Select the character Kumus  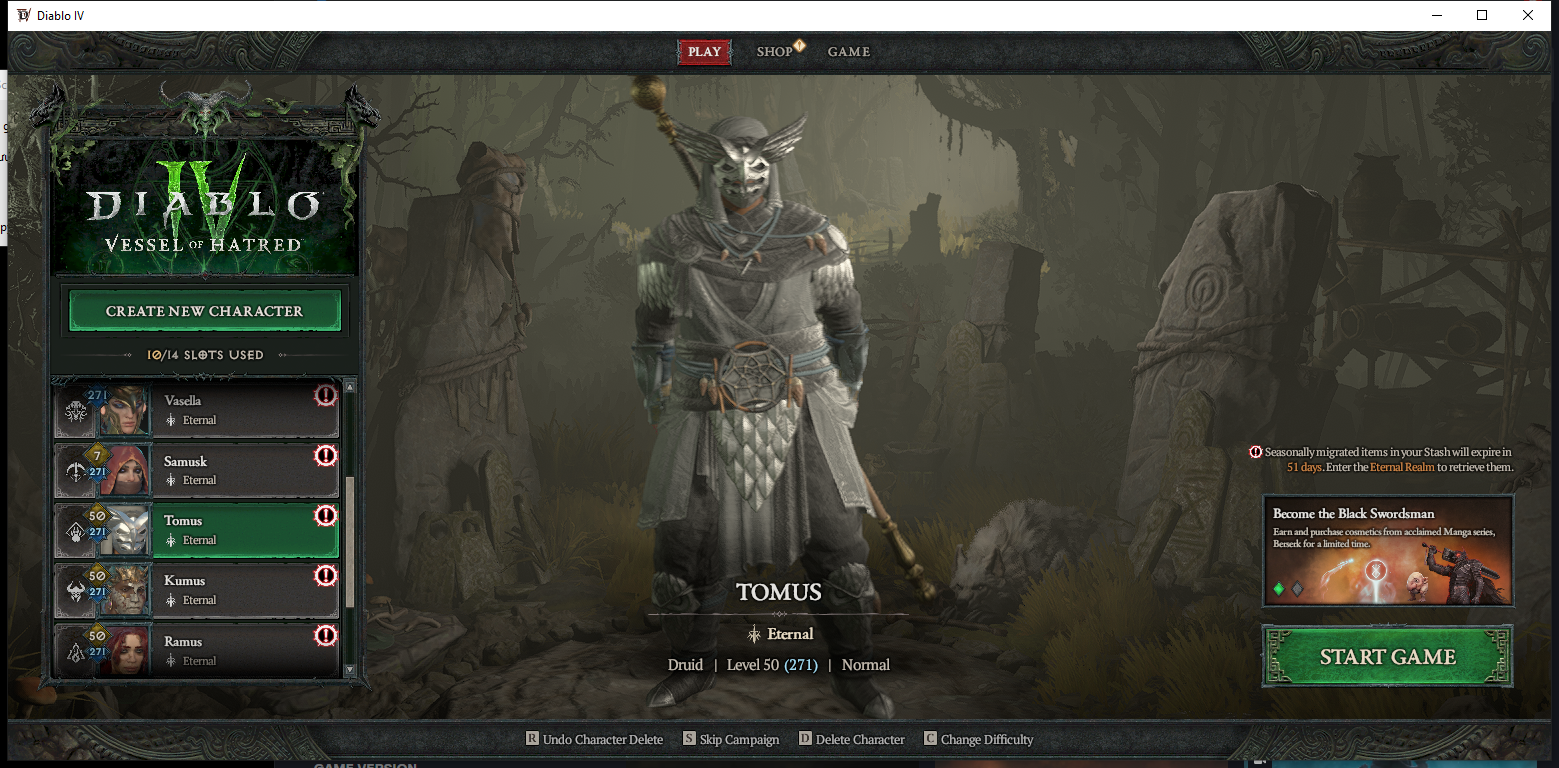(x=240, y=590)
